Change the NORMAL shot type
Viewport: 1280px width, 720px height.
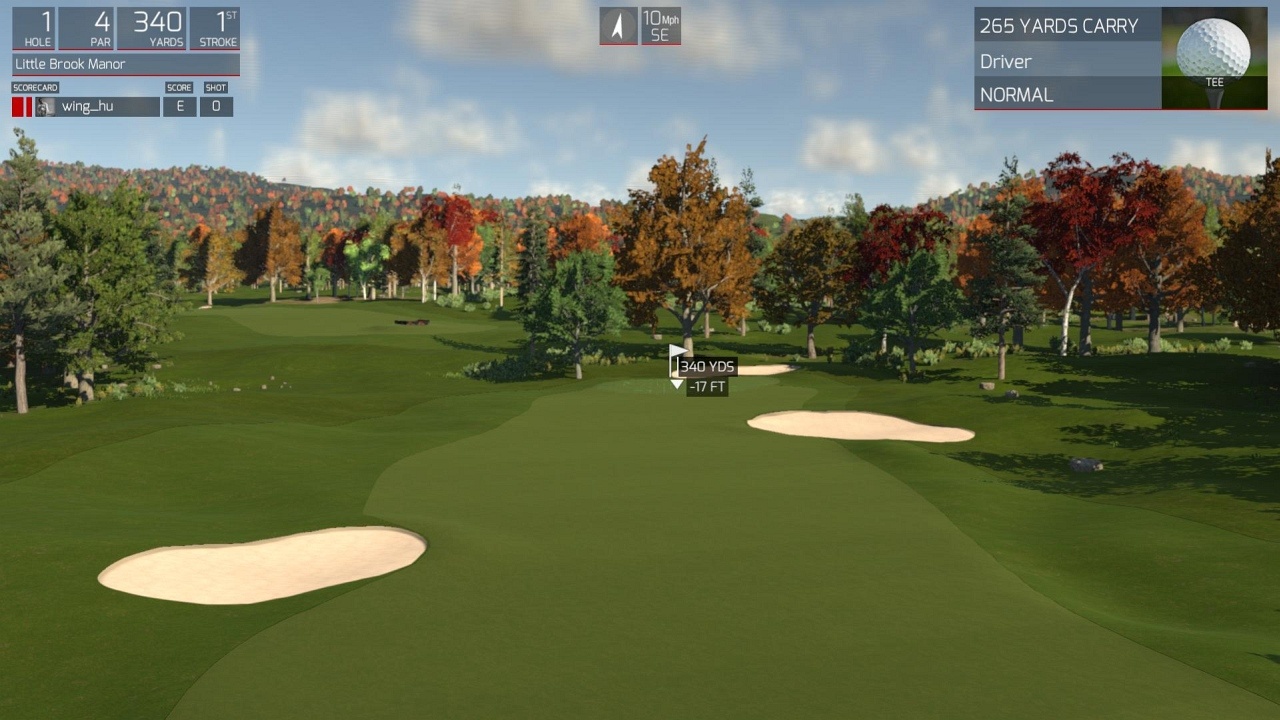[1067, 95]
